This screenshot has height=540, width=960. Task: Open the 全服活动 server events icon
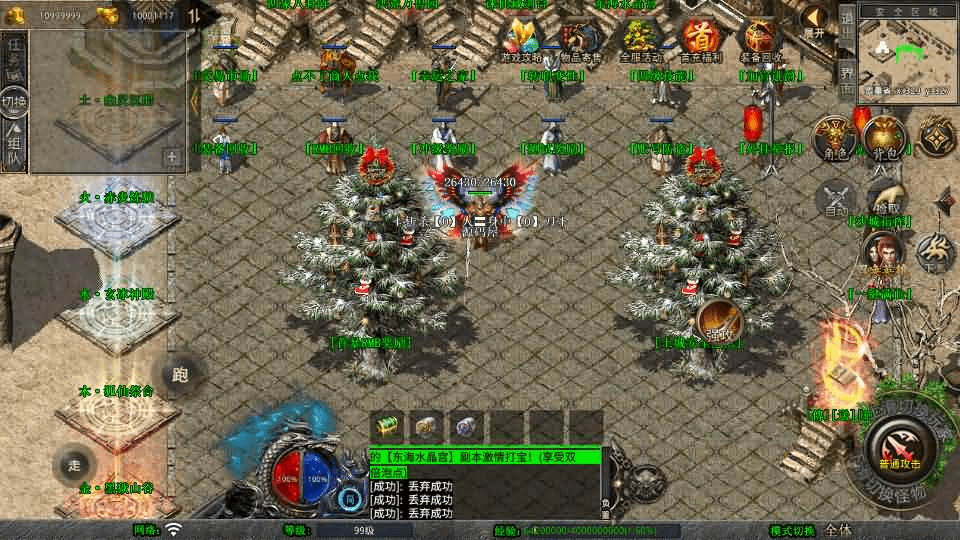[x=639, y=41]
